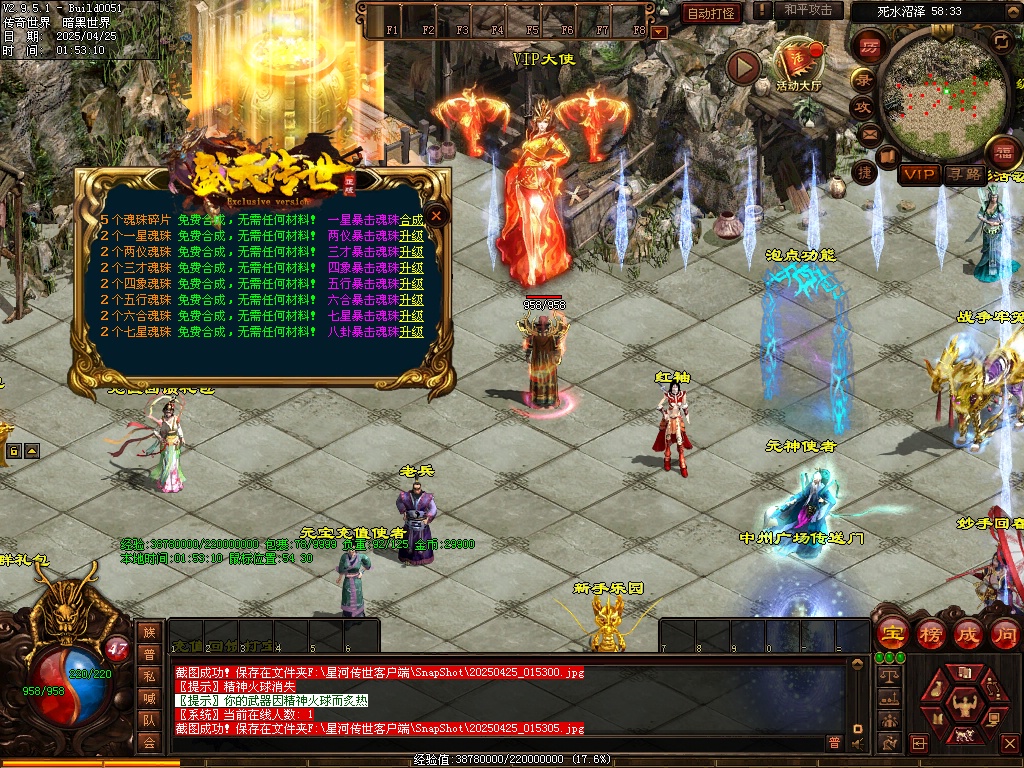Viewport: 1024px width, 768px height.
Task: Click the scales trade icon
Action: 887,676
